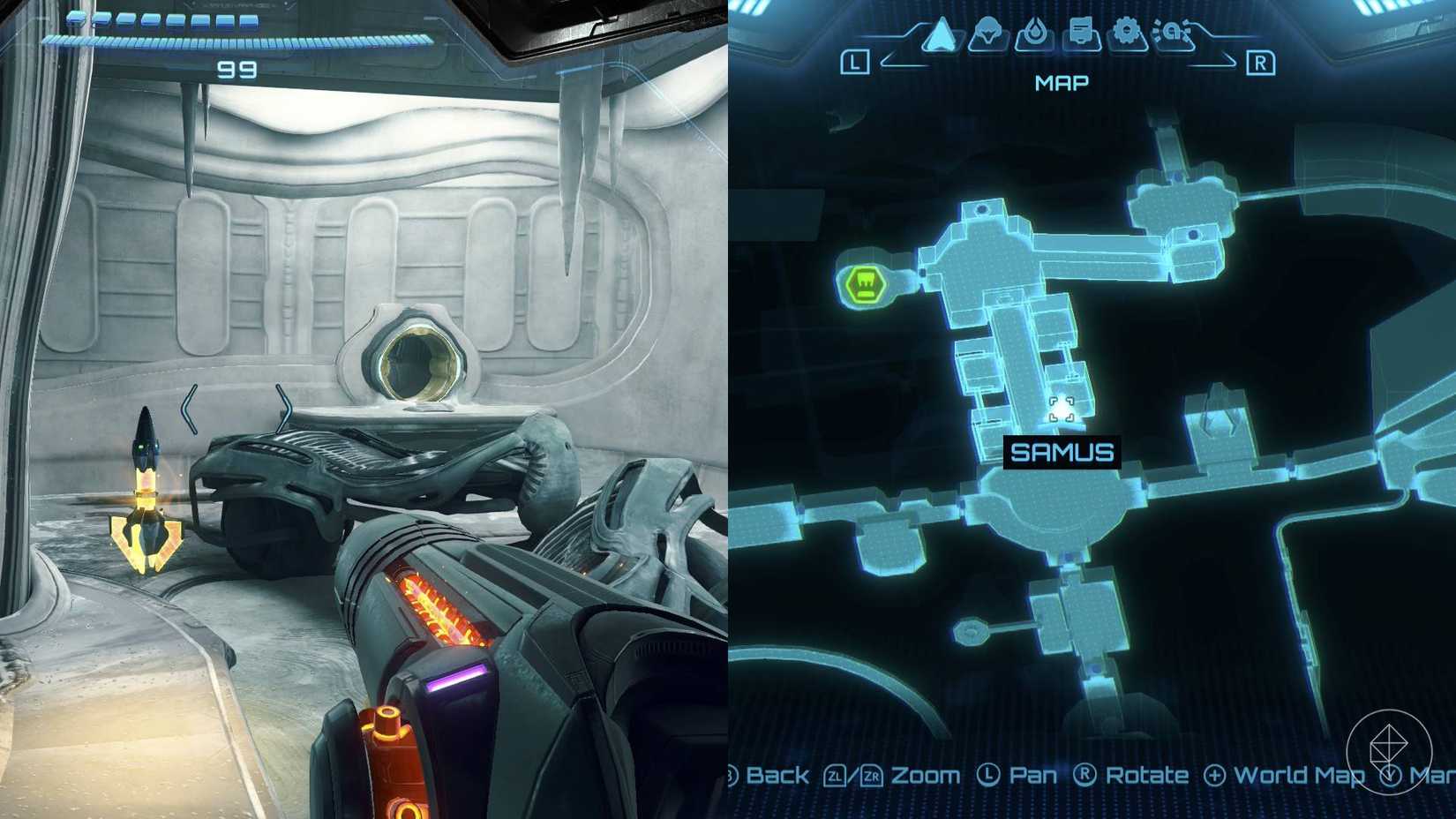1456x819 pixels.
Task: Select the MAP title heading
Action: coord(1062,84)
